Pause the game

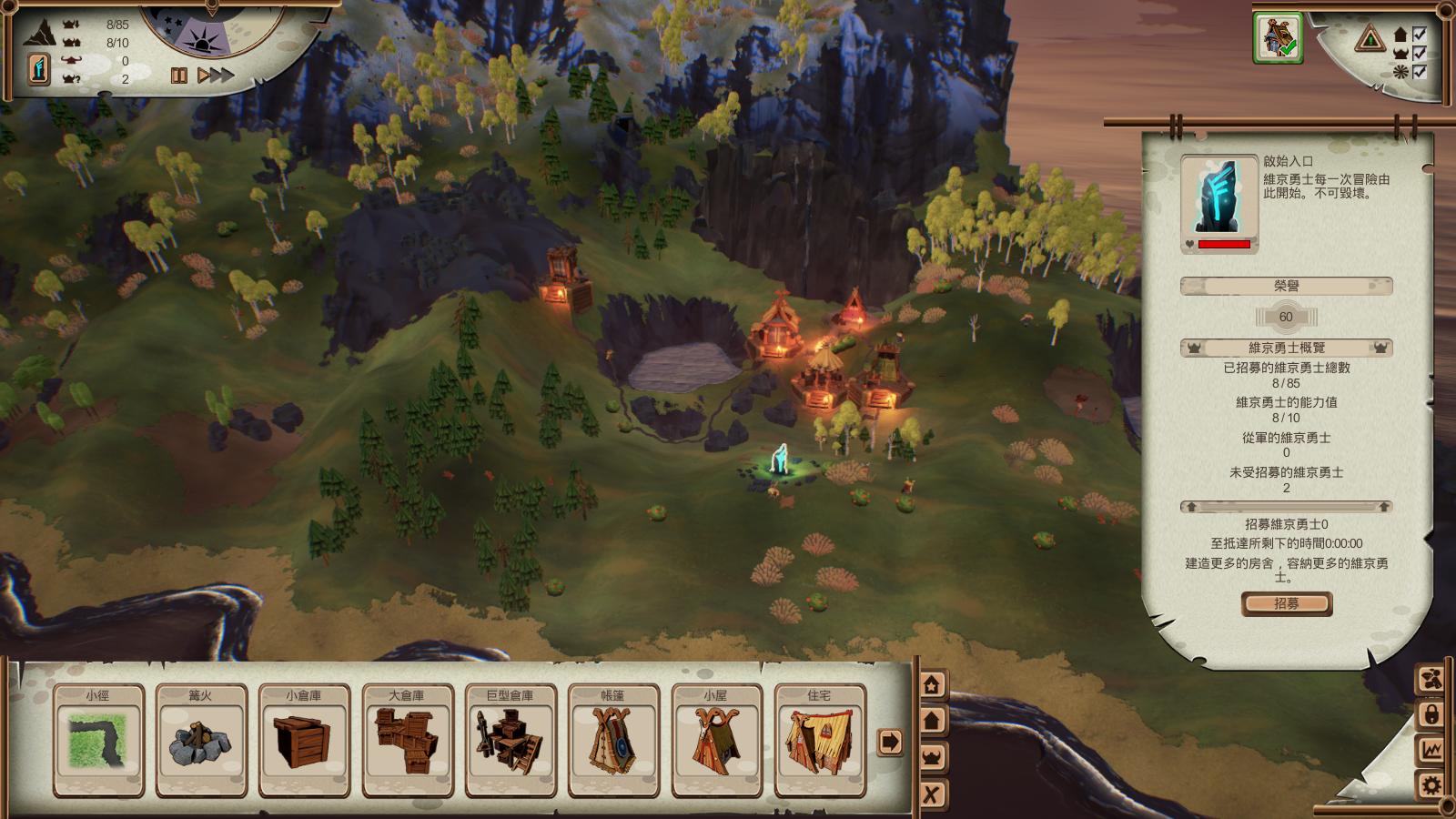click(179, 76)
